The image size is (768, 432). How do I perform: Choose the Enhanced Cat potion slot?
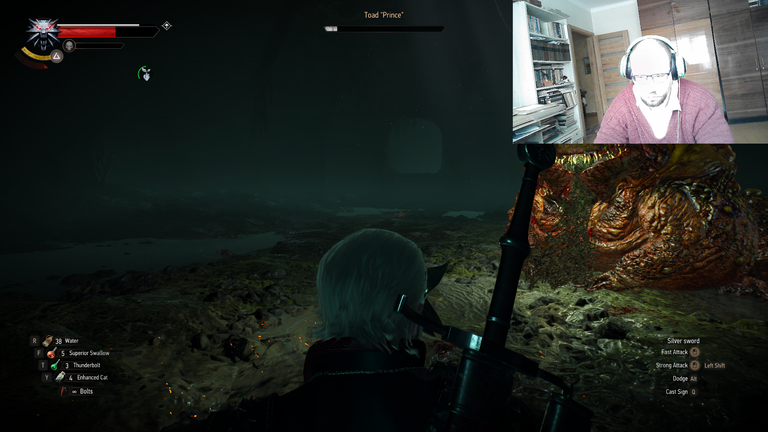[60, 377]
